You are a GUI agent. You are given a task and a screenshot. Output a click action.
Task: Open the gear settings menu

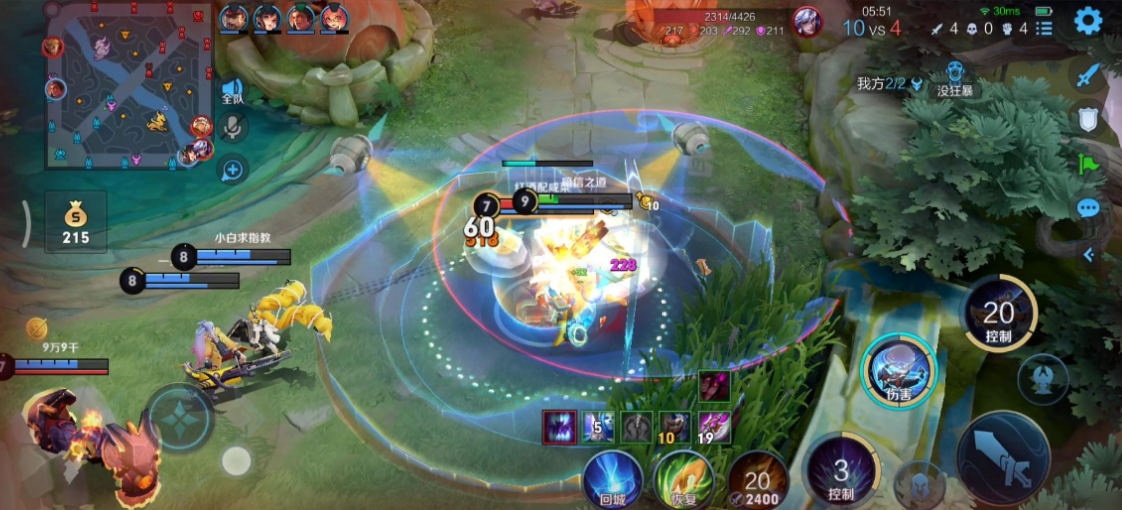click(1087, 21)
